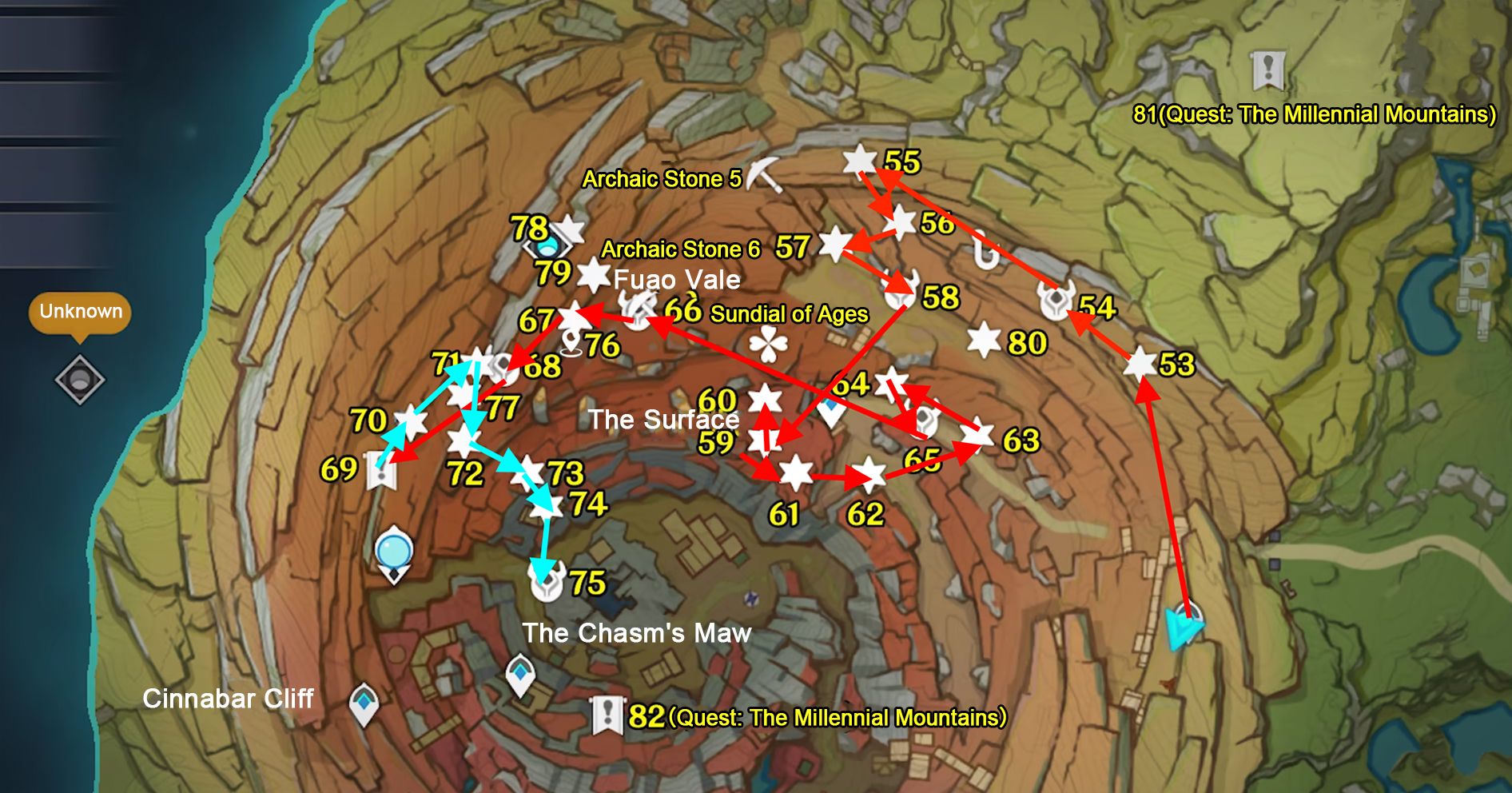1512x793 pixels.
Task: Click star marker 70 on the left side
Action: click(x=412, y=419)
